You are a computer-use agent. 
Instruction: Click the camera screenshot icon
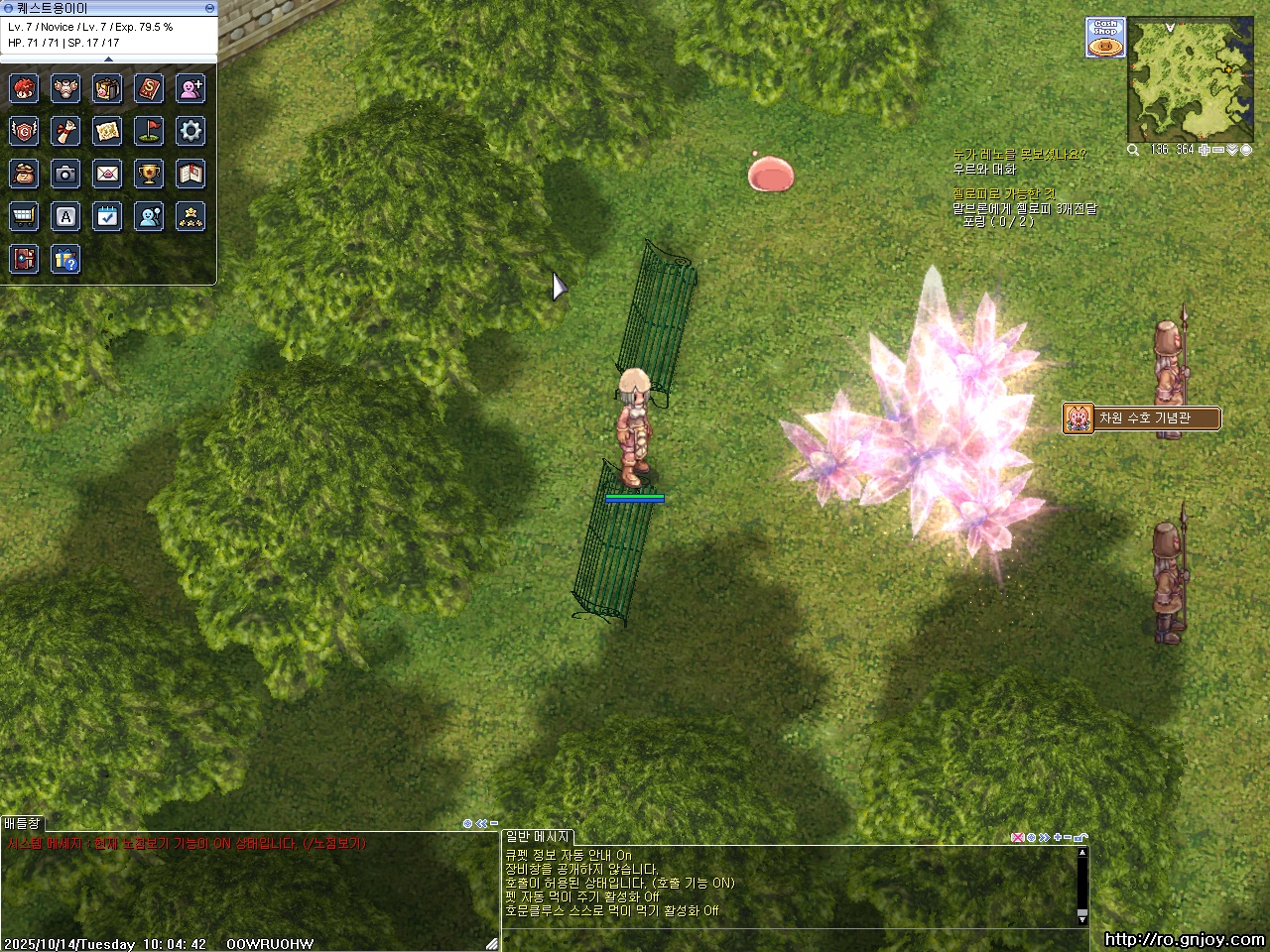coord(65,174)
